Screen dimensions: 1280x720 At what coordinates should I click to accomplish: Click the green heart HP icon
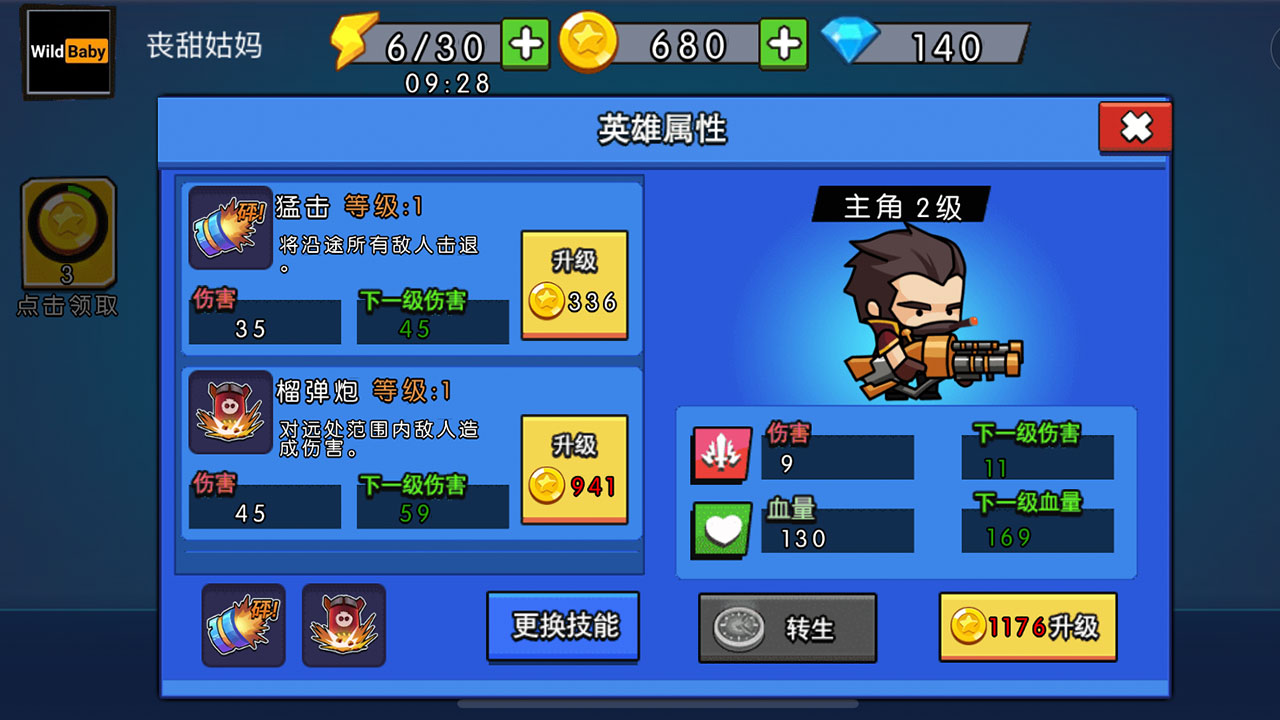point(720,528)
